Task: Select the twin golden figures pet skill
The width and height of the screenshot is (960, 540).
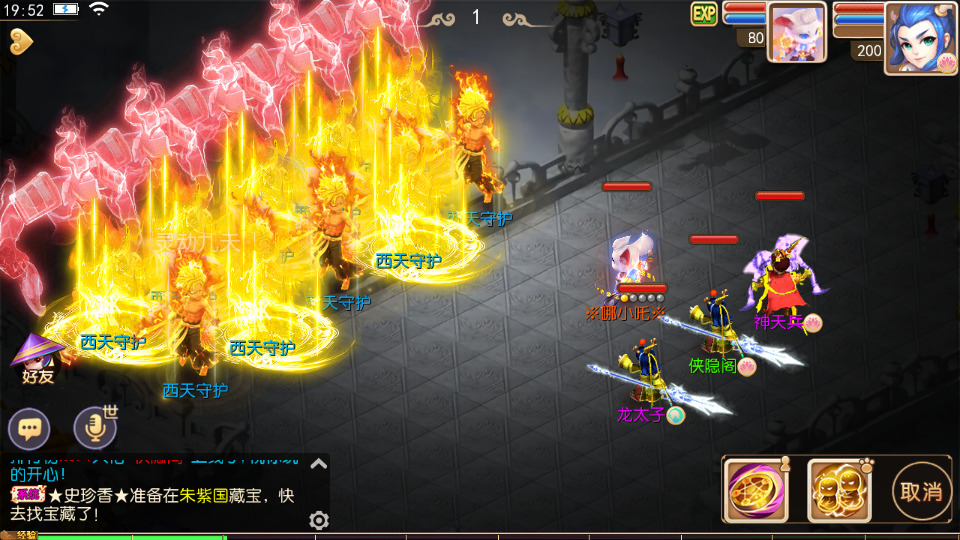Action: click(838, 491)
